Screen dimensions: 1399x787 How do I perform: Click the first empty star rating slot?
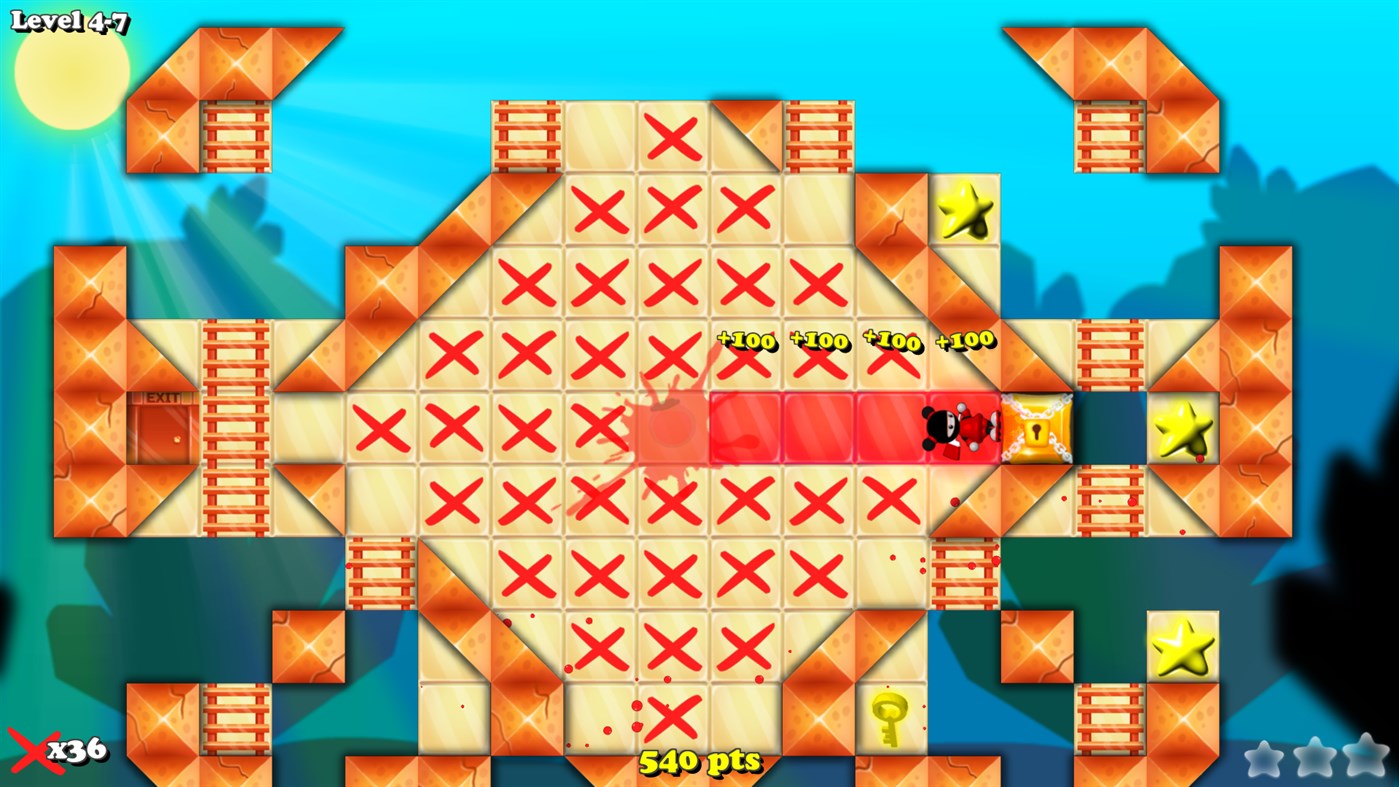point(1266,760)
